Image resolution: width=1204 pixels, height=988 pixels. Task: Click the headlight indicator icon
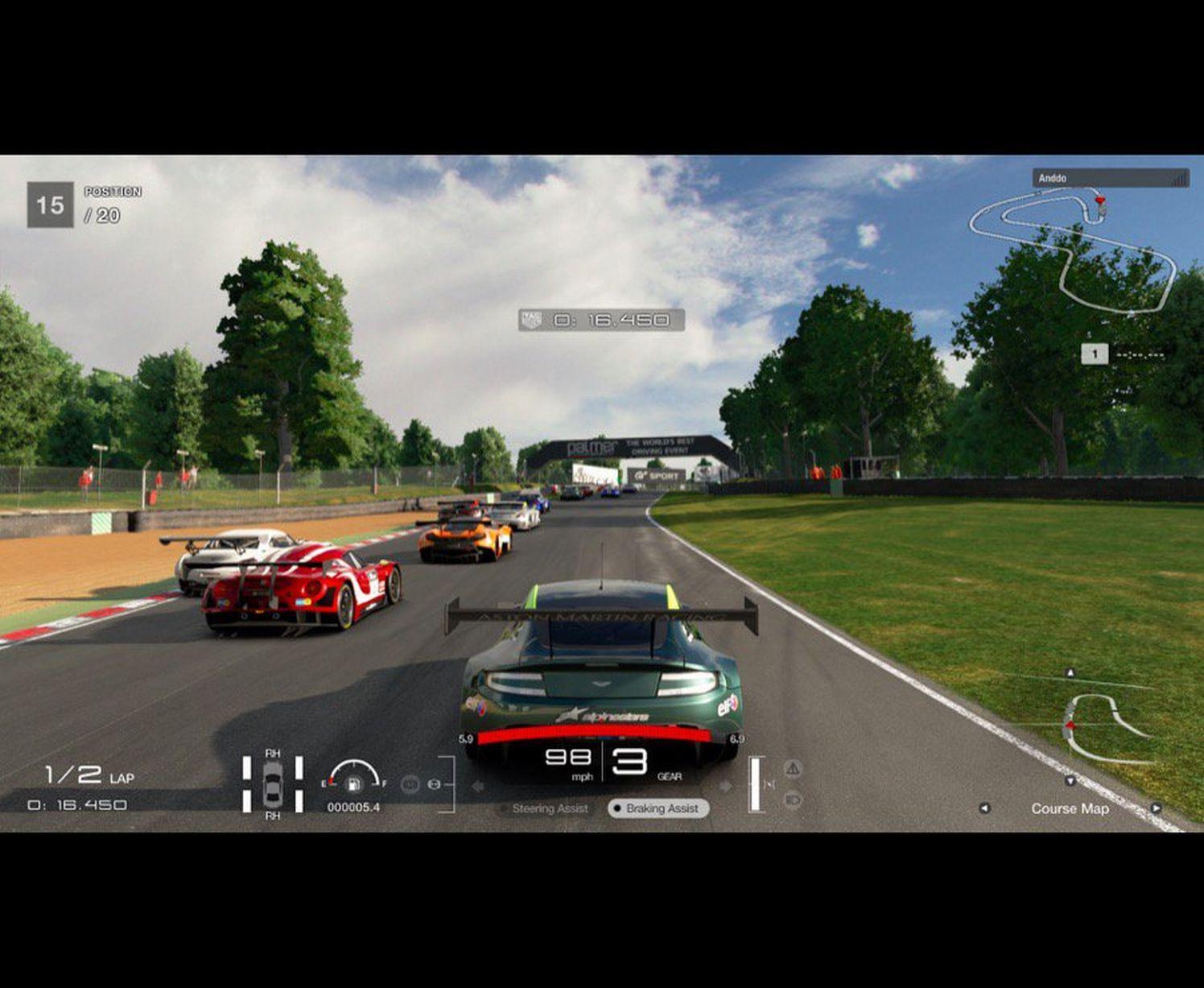click(793, 800)
